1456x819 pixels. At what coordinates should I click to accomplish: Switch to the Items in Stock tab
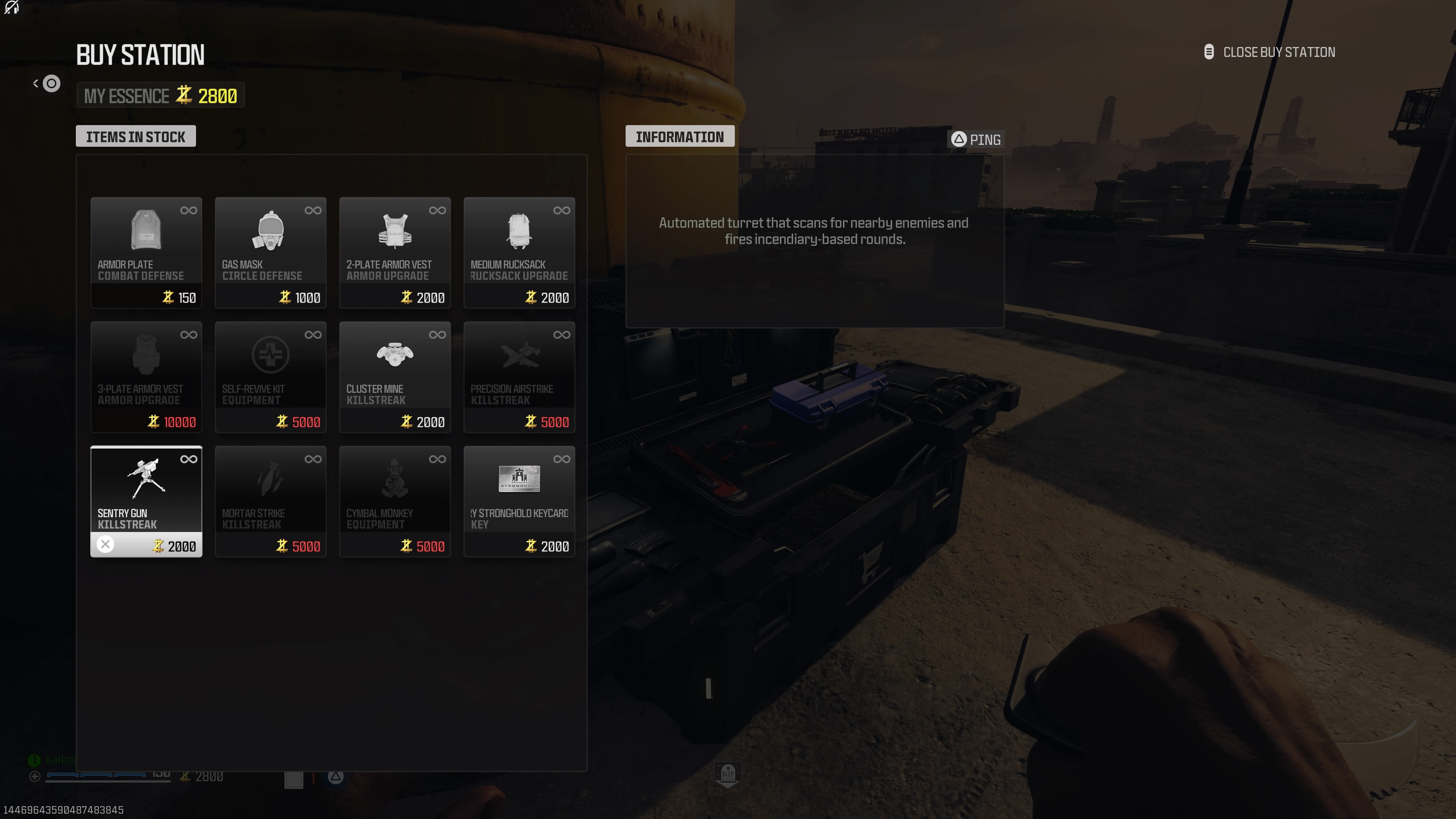point(135,136)
